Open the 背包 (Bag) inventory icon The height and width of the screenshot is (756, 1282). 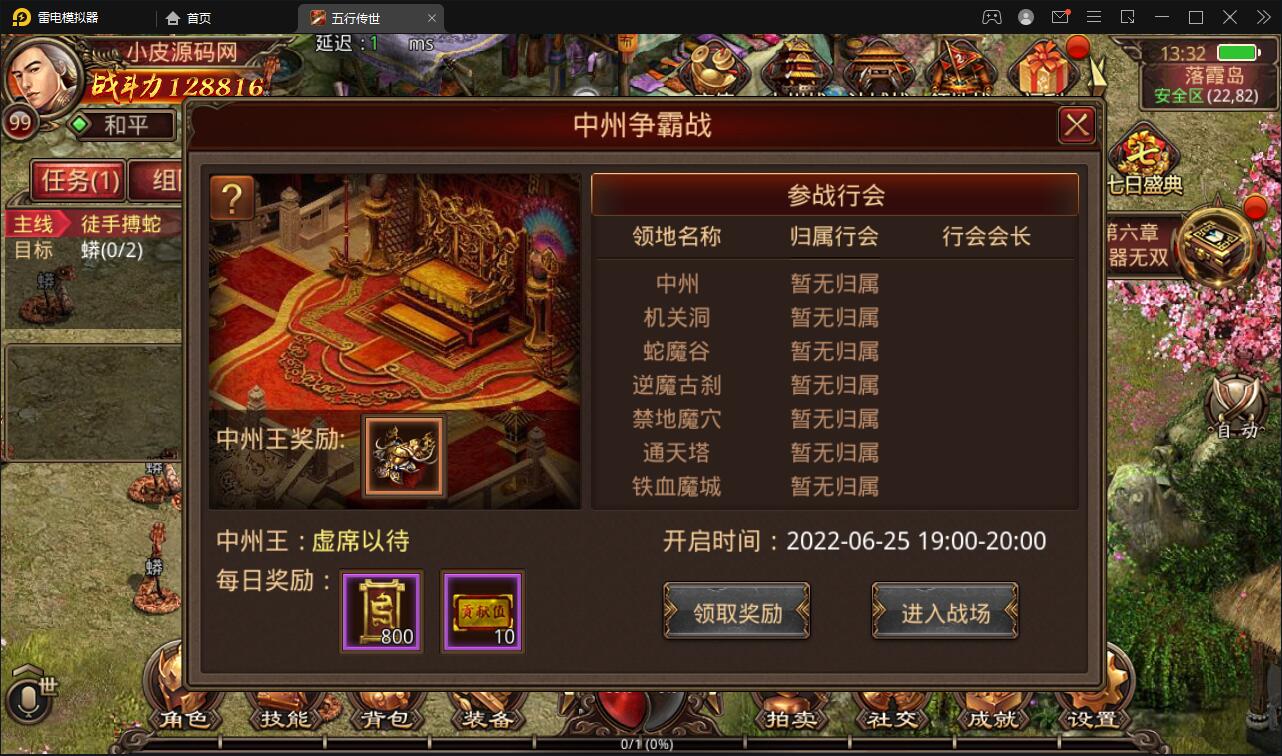click(389, 718)
